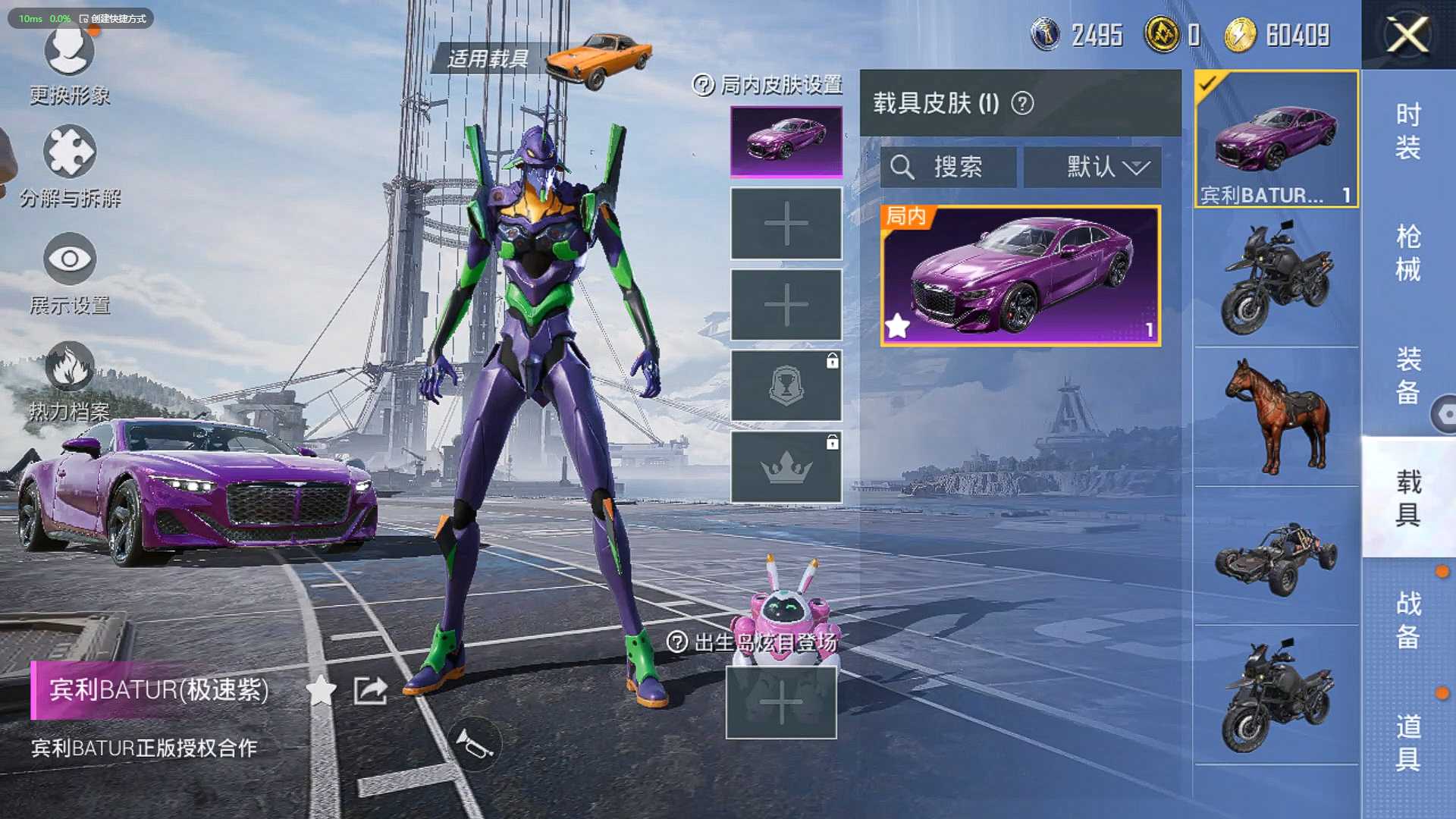Close the vehicle skin screen

(x=1407, y=35)
